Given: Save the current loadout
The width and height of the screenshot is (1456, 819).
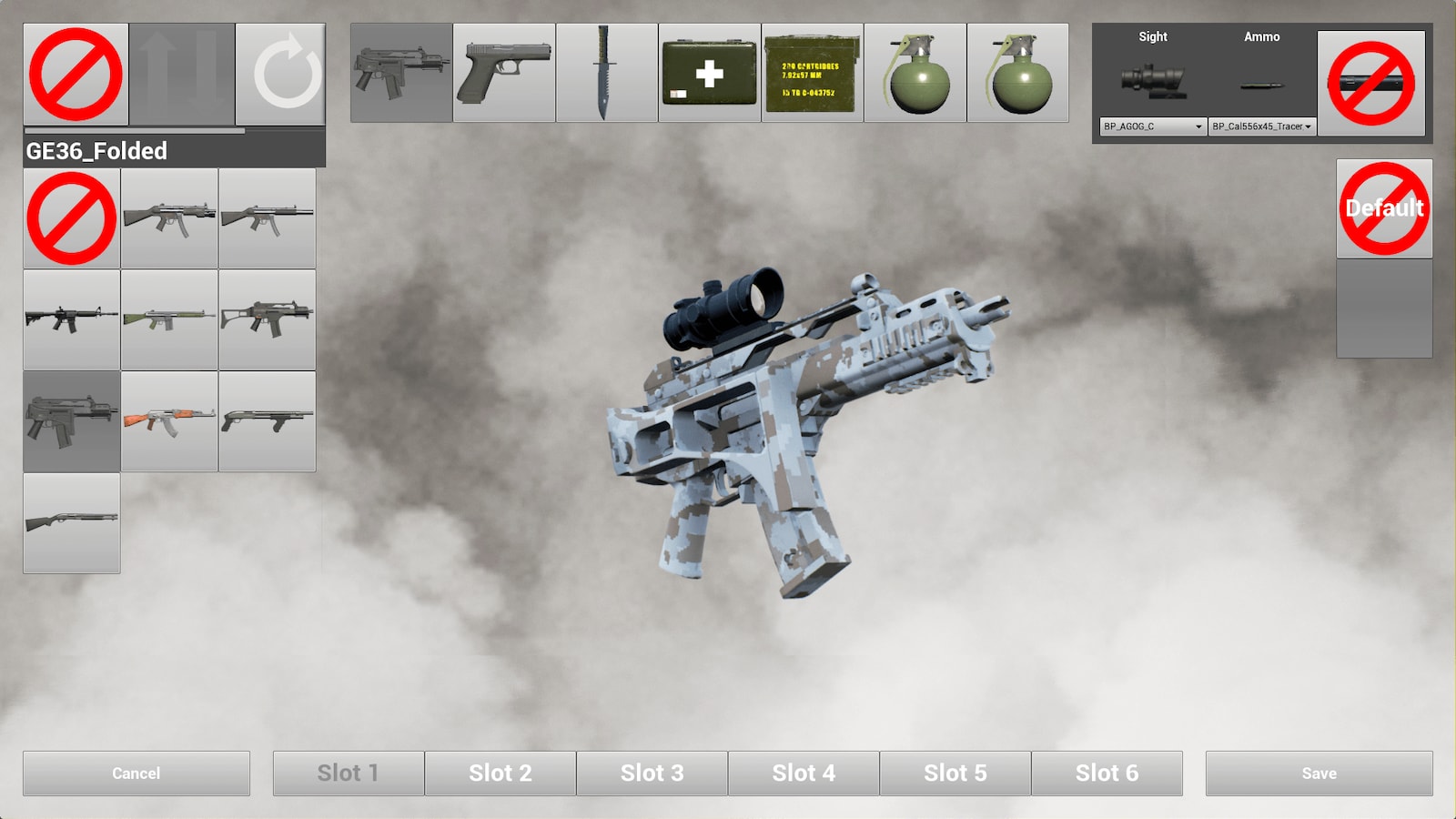Looking at the screenshot, I should tap(1320, 773).
